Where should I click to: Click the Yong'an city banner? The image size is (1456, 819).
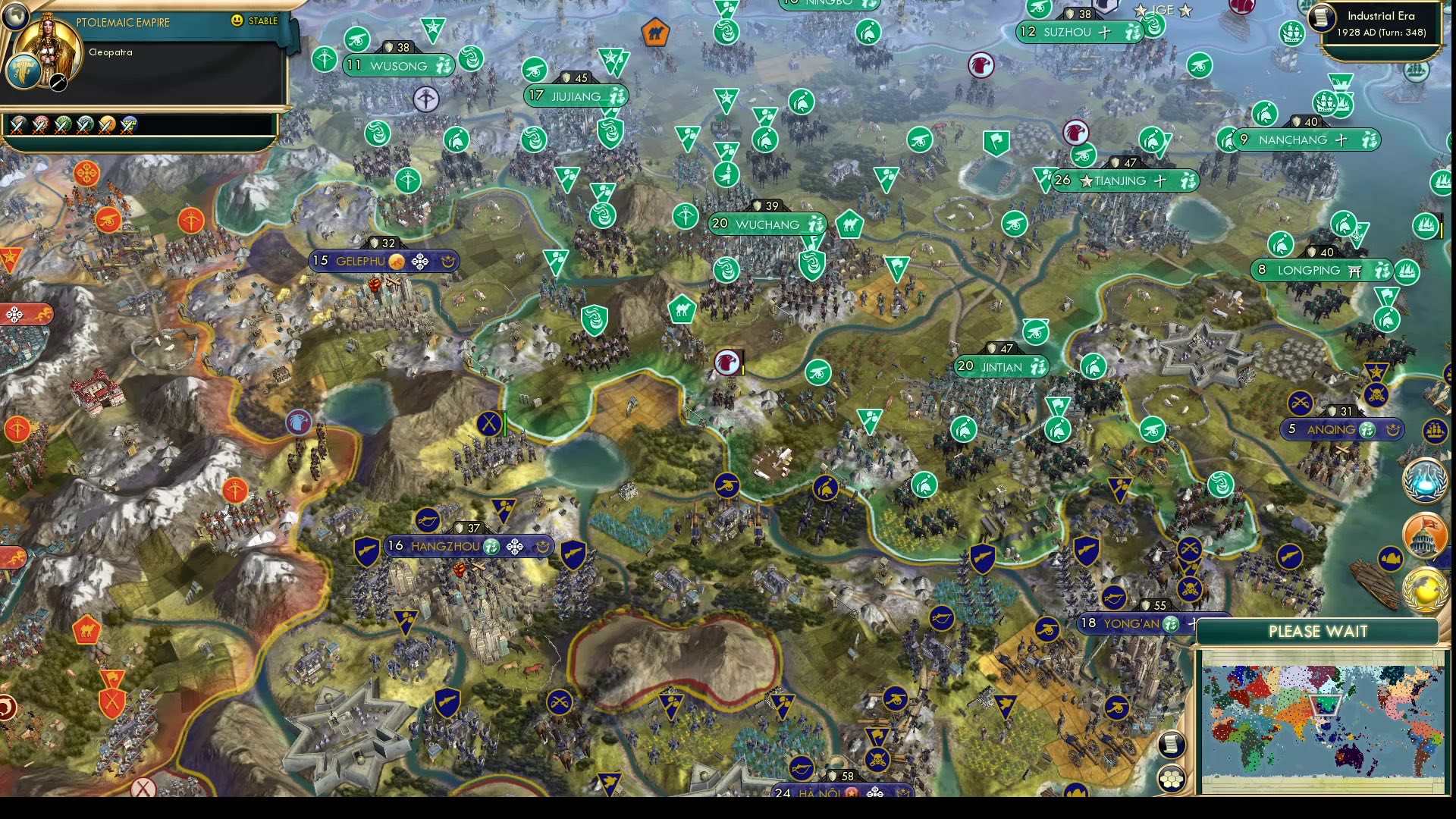pyautogui.click(x=1130, y=624)
